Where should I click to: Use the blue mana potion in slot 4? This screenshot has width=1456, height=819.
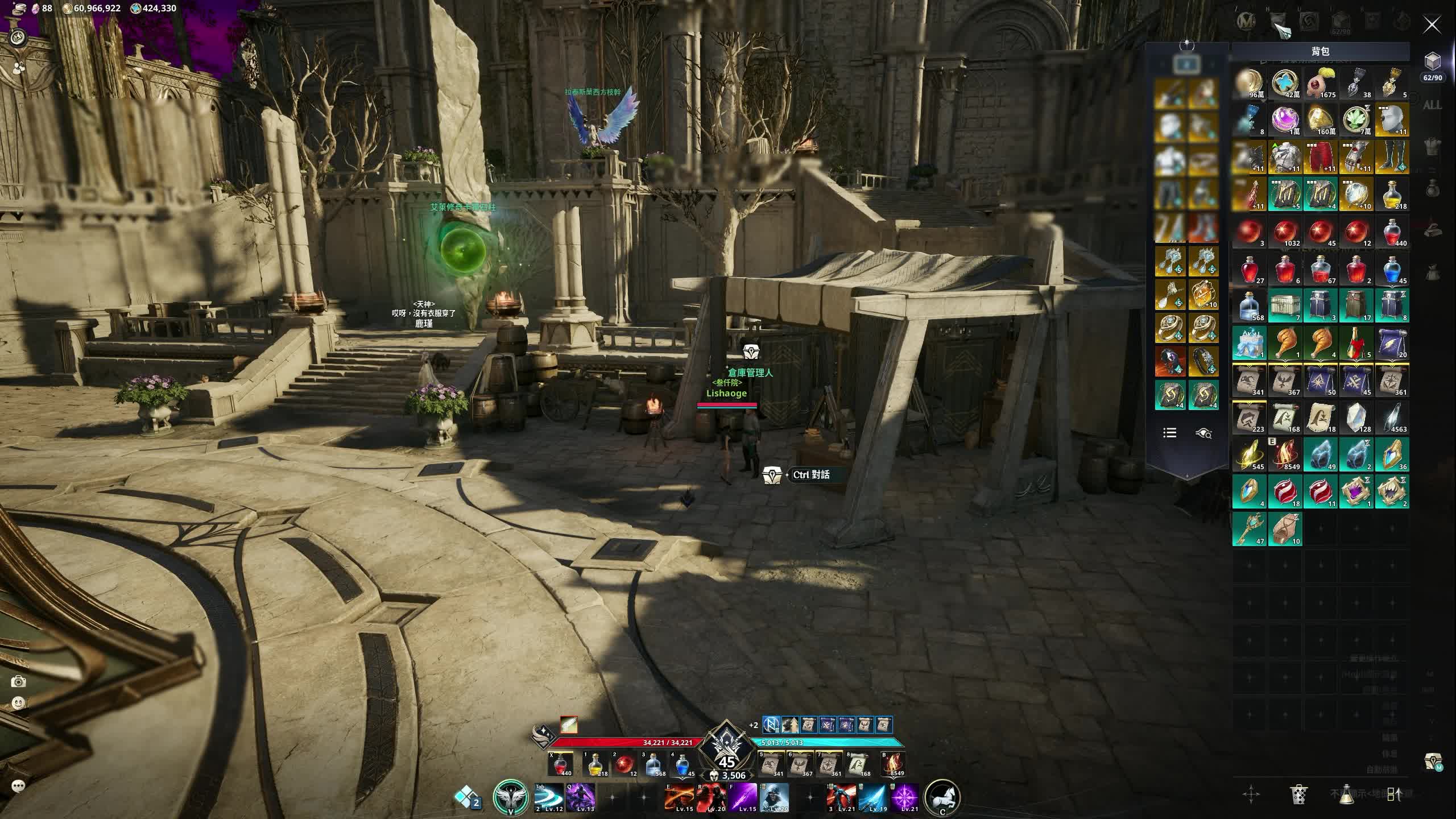[x=682, y=764]
